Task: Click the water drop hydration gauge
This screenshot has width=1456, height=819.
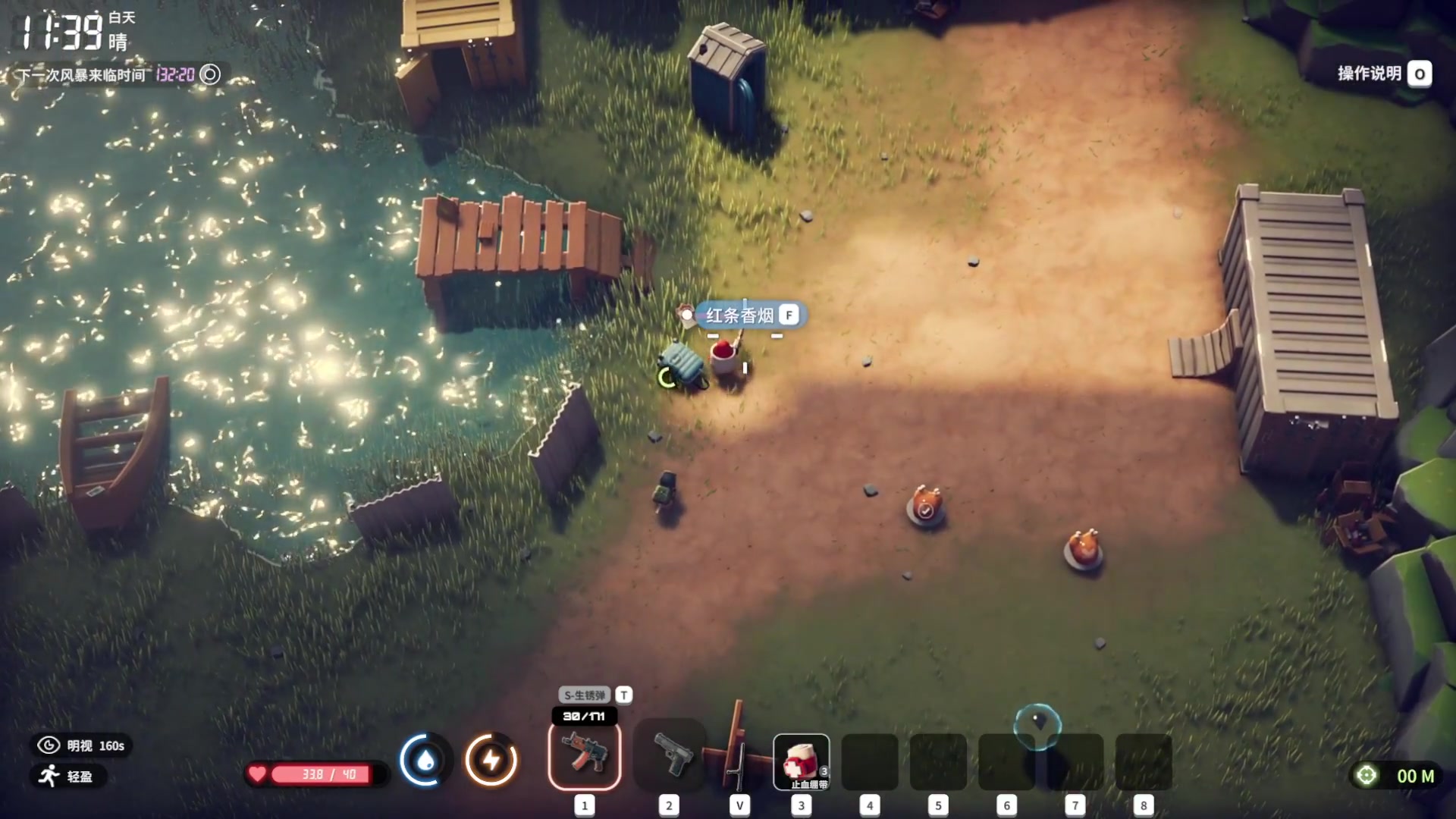Action: (425, 760)
